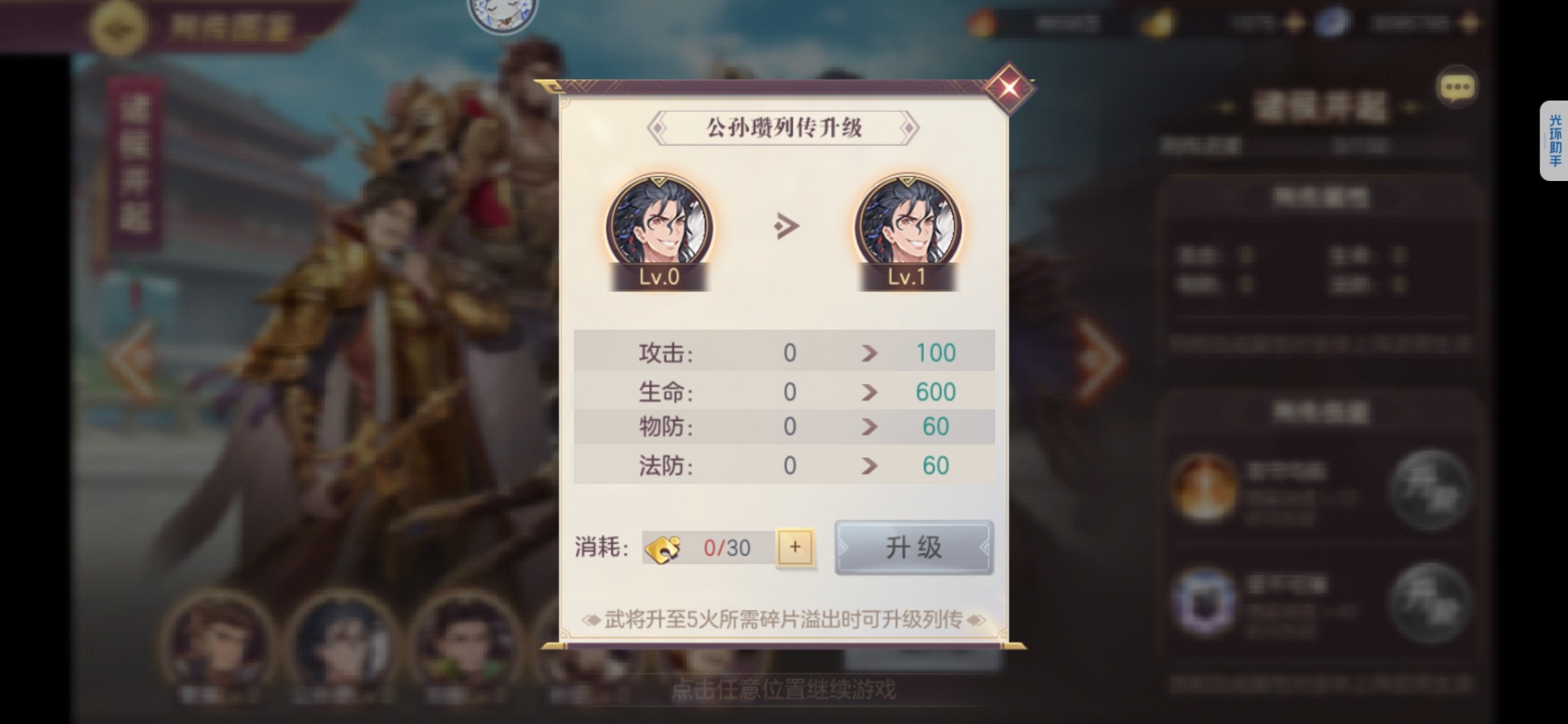This screenshot has height=724, width=1568.
Task: Open the chat speech bubble icon
Action: (x=1457, y=88)
